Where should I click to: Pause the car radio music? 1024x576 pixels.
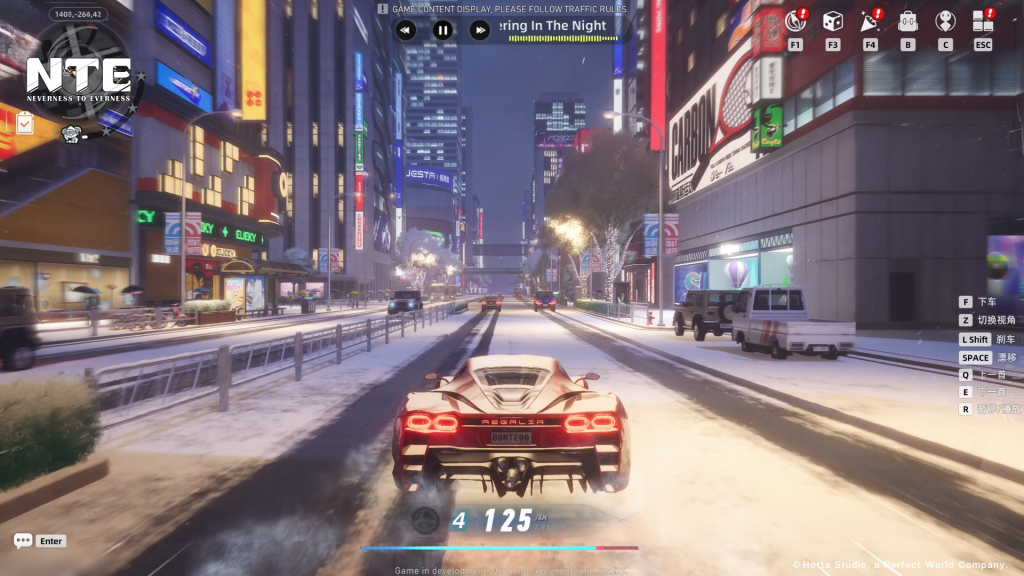442,30
